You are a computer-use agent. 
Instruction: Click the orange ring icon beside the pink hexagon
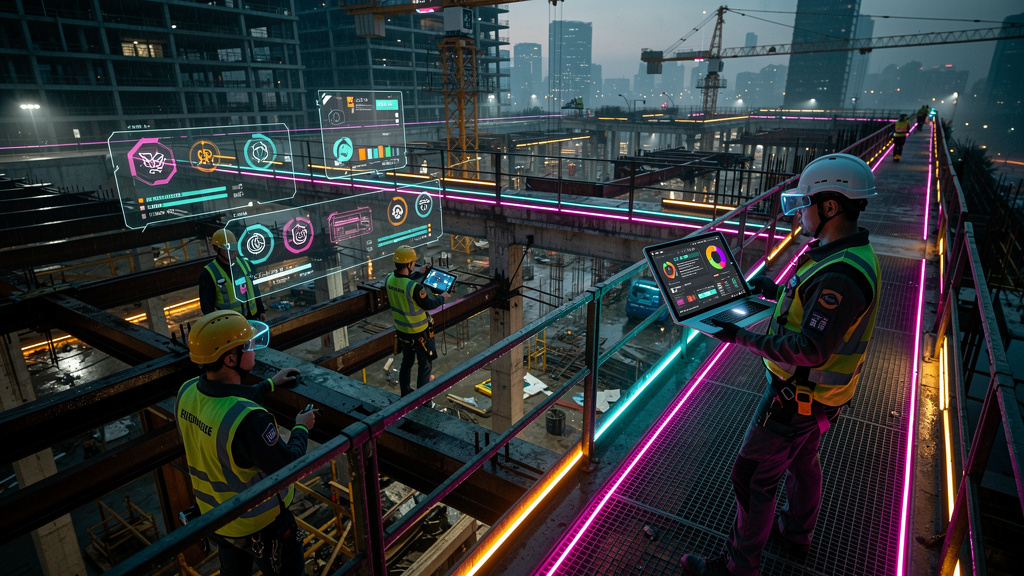(205, 155)
